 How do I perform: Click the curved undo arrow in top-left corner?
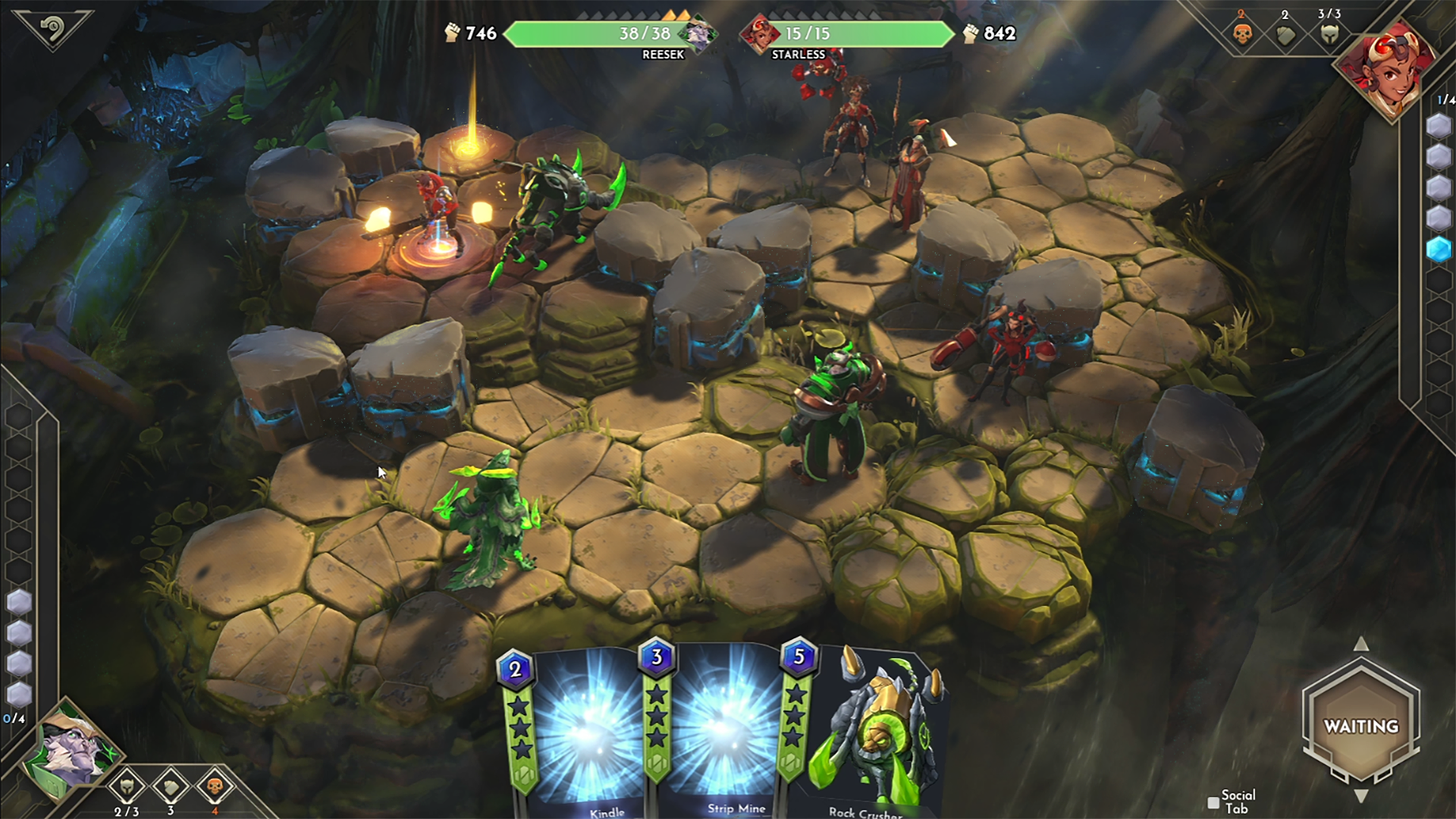[x=53, y=27]
